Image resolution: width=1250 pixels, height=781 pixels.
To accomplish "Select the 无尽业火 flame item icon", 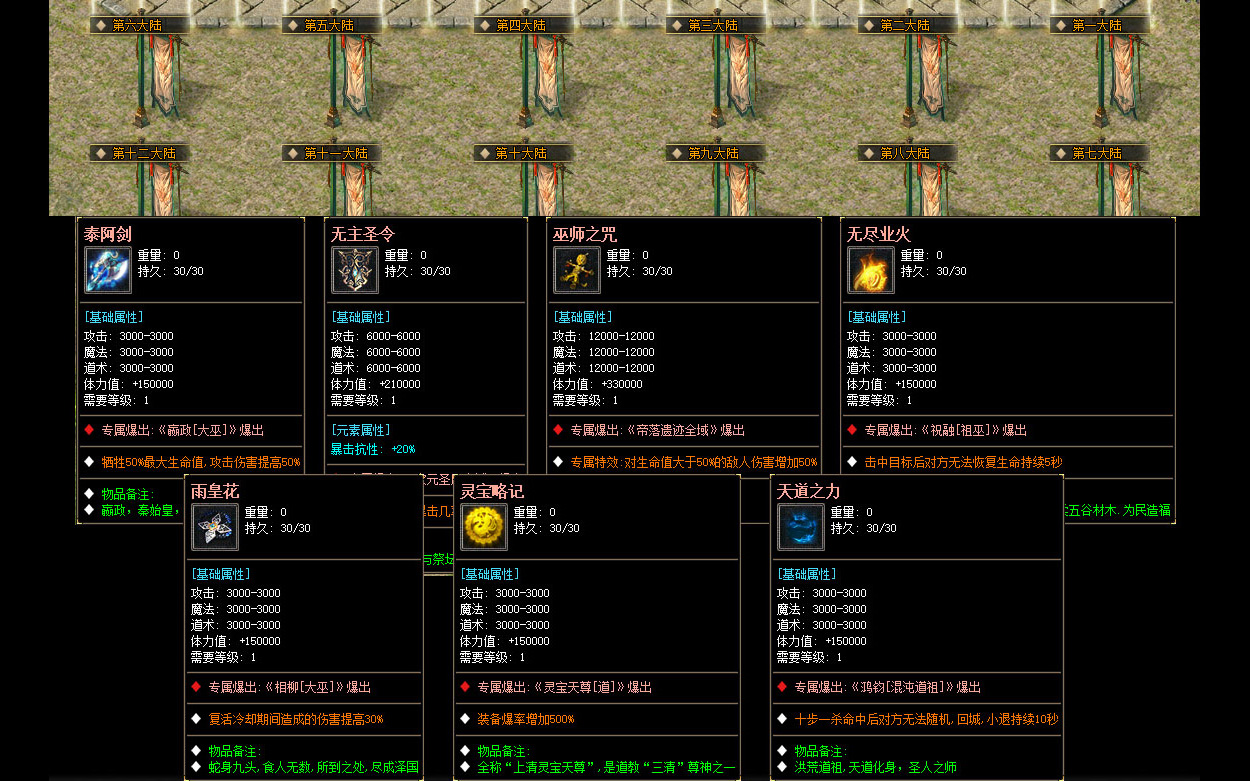I will click(871, 270).
